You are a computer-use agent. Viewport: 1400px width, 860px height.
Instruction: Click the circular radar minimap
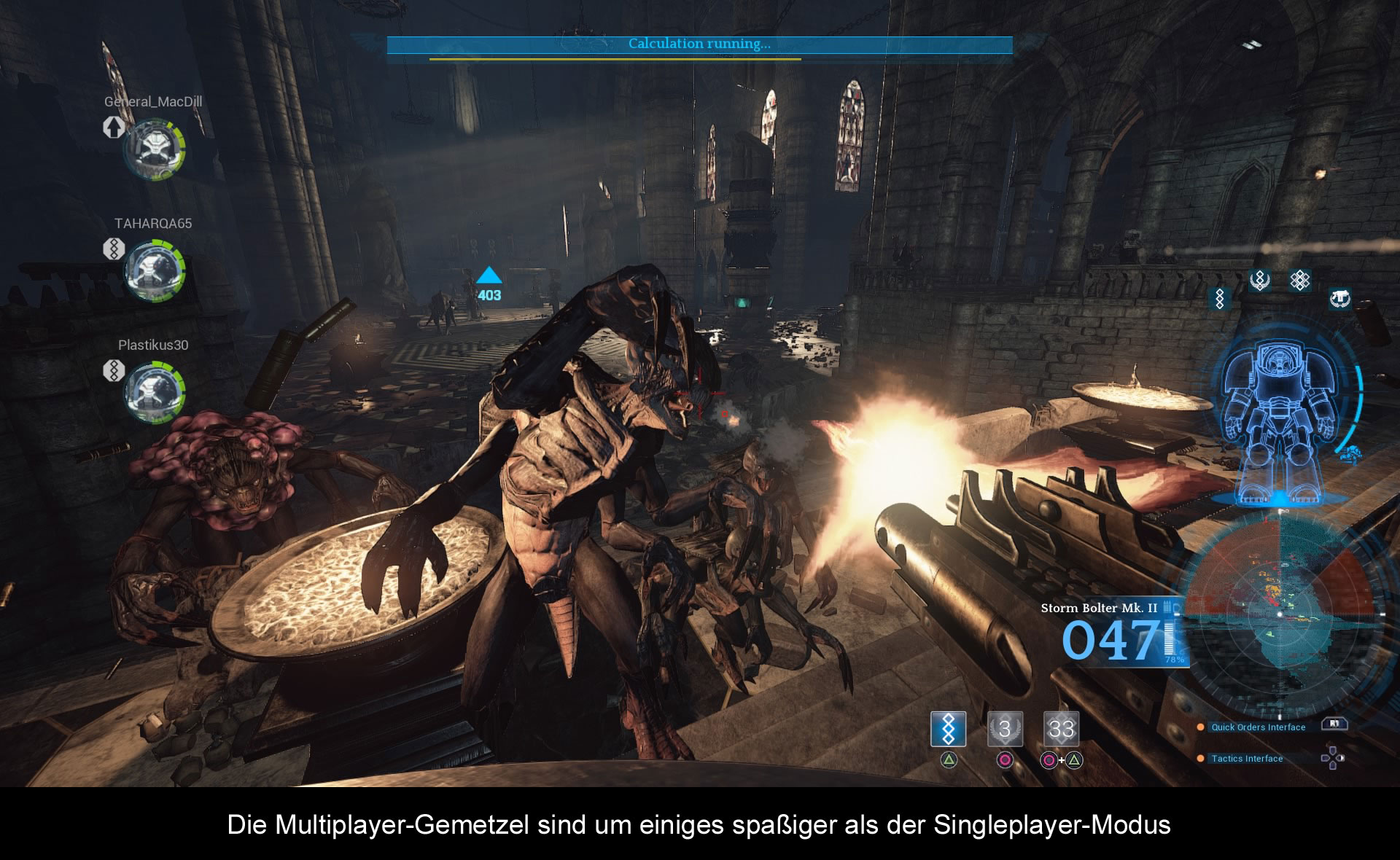coord(1280,614)
